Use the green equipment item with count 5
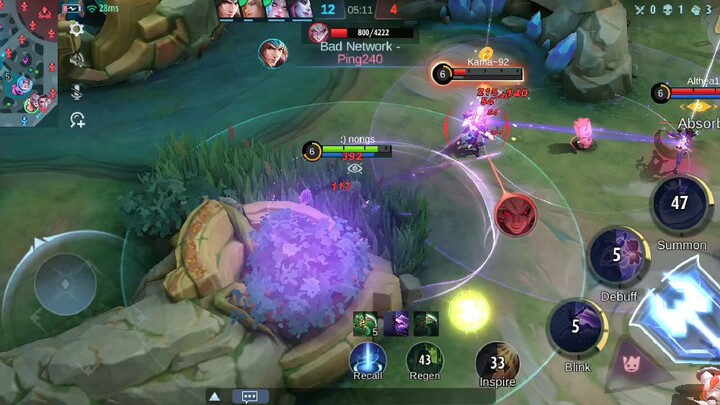Image resolution: width=720 pixels, height=405 pixels. 365,322
